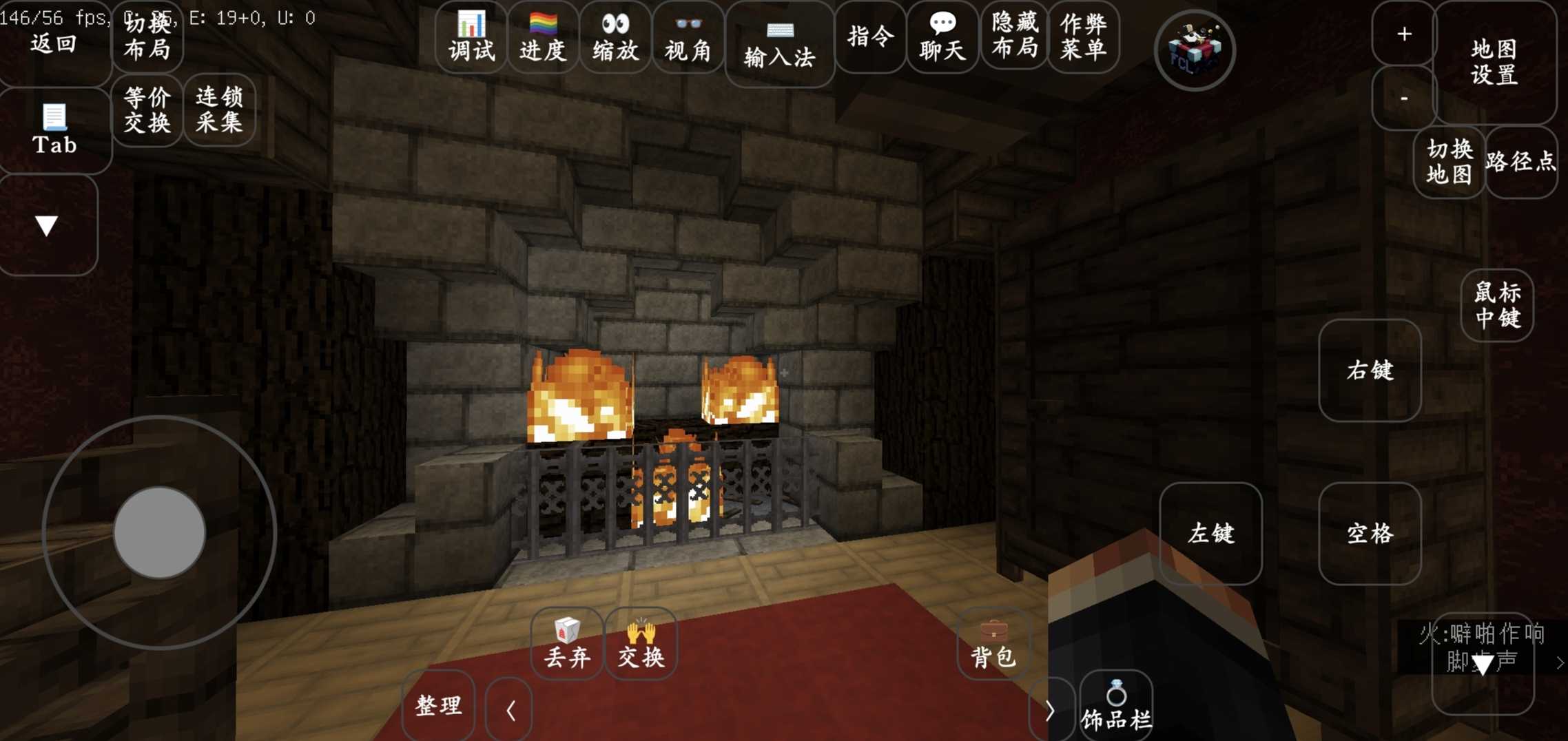Switch maps with the 切换地图 button
This screenshot has width=1568, height=741.
point(1449,162)
